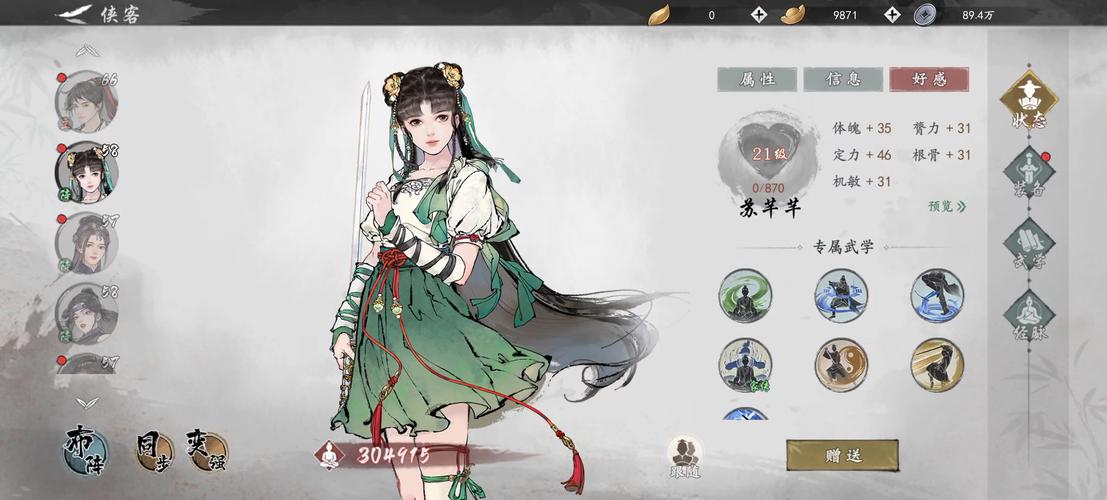Select the level 66 male hero portrait

[x=85, y=101]
